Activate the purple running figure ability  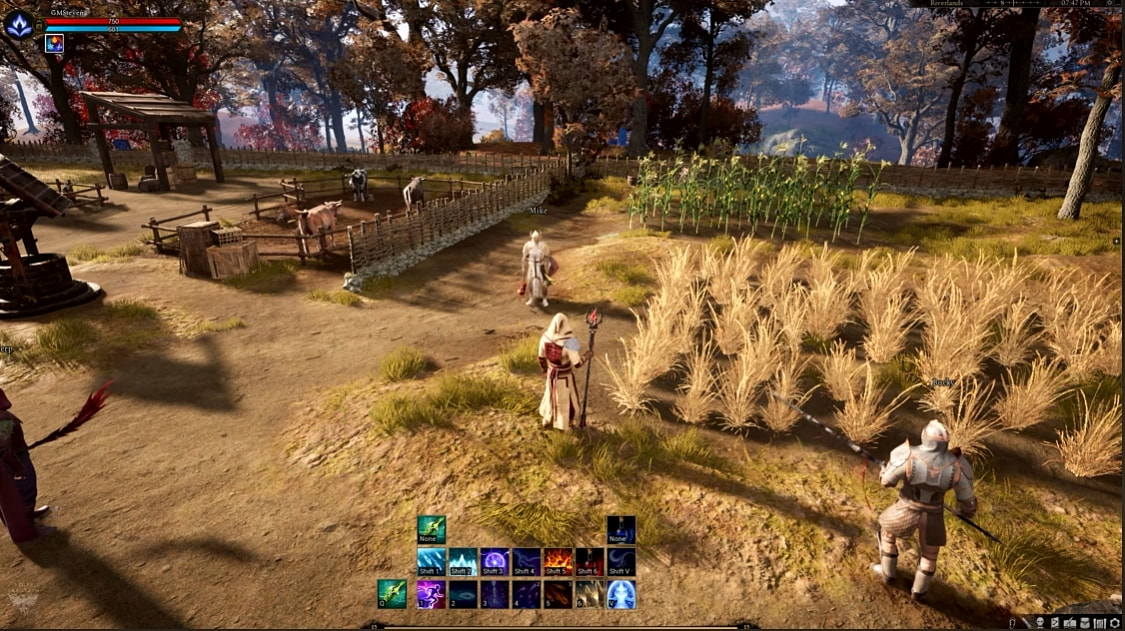[431, 594]
